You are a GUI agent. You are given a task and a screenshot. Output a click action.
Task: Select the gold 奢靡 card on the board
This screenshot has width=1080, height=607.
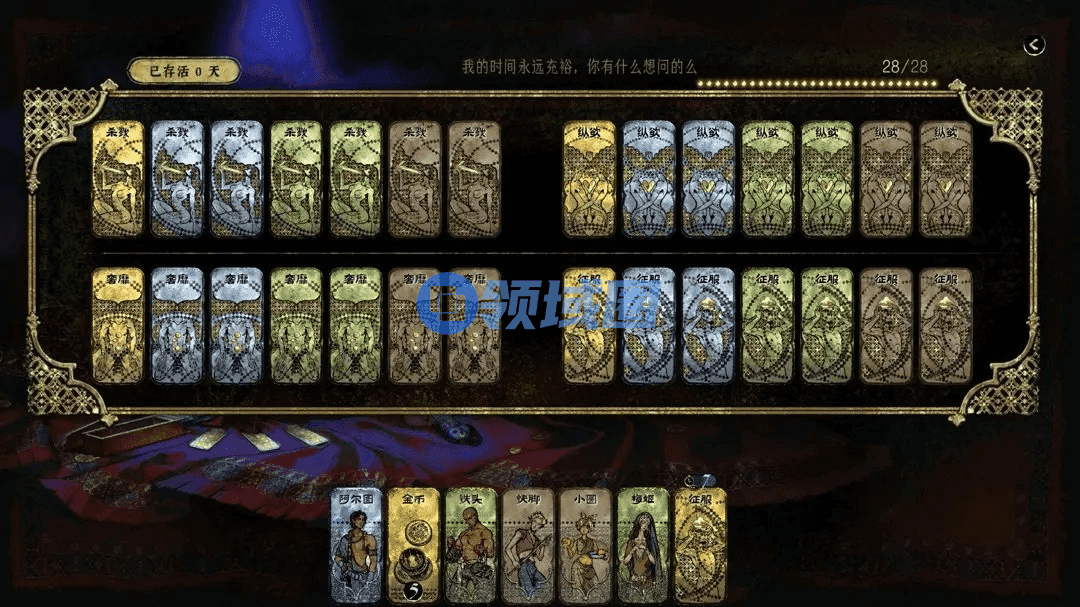[x=118, y=325]
